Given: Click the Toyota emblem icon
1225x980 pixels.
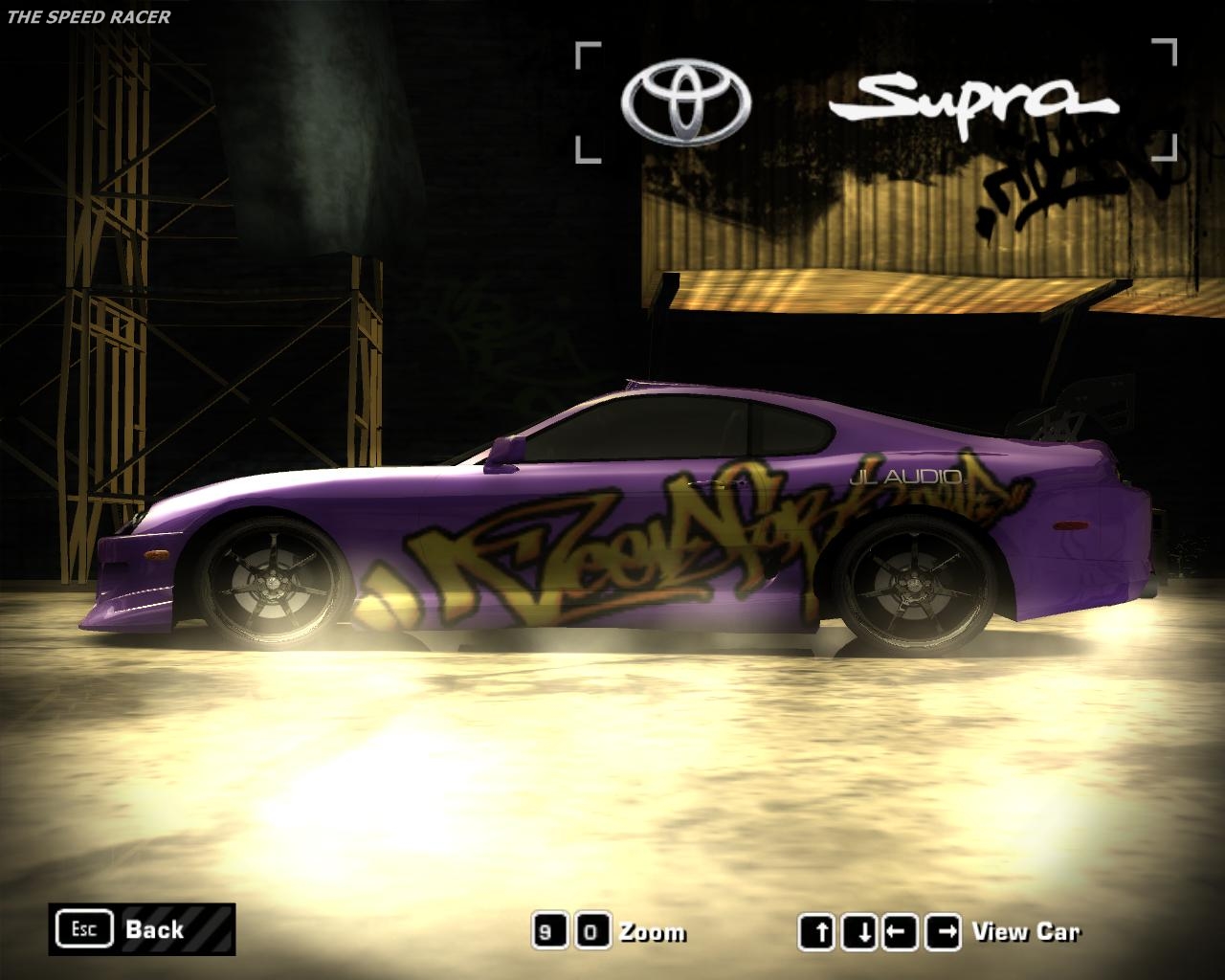Looking at the screenshot, I should point(681,99).
